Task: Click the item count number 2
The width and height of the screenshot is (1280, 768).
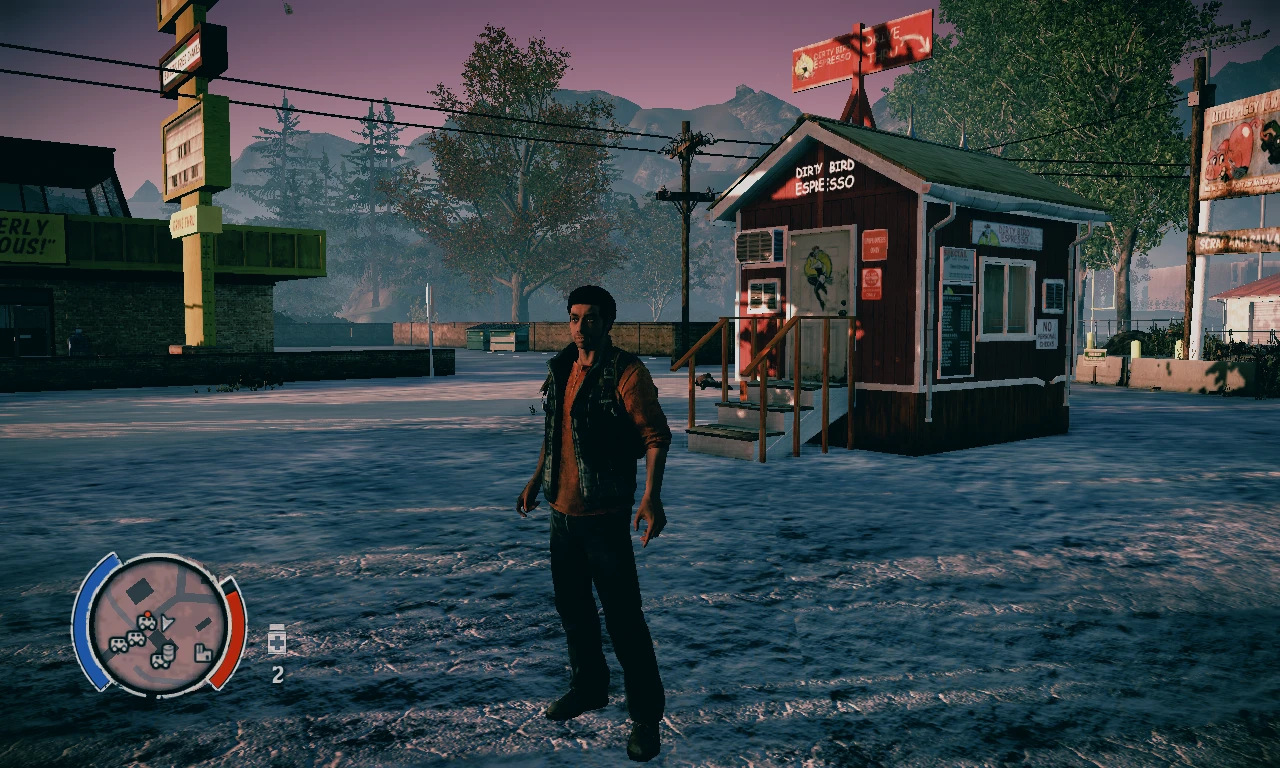Action: point(277,673)
